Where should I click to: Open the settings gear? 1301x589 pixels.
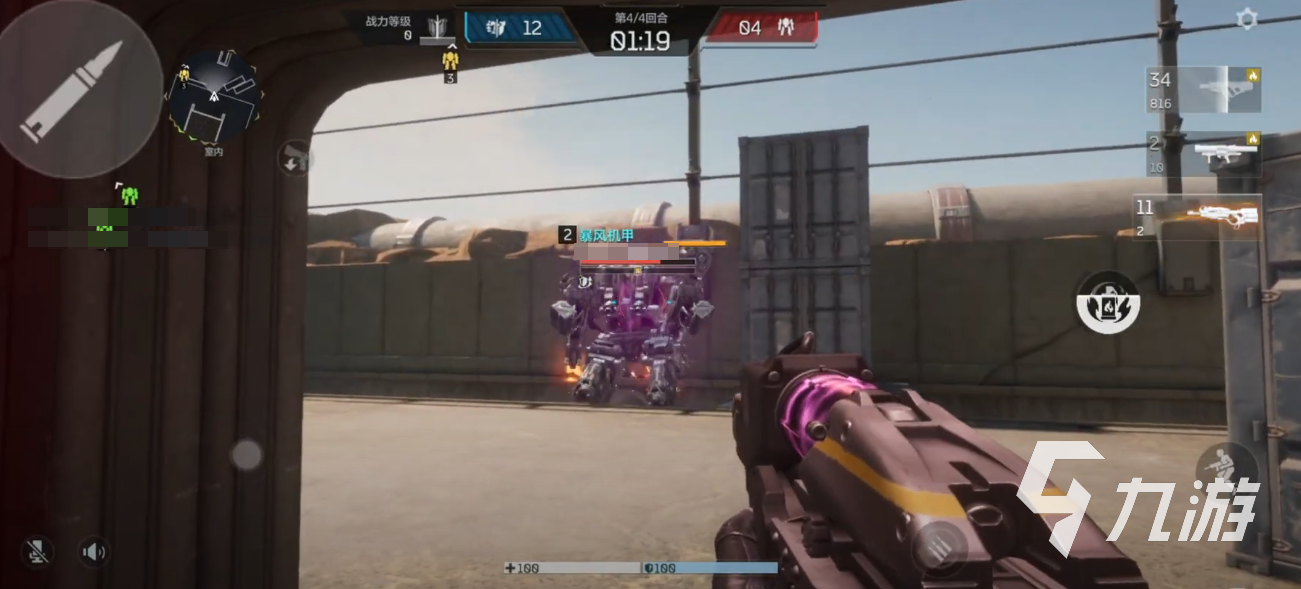click(1246, 19)
